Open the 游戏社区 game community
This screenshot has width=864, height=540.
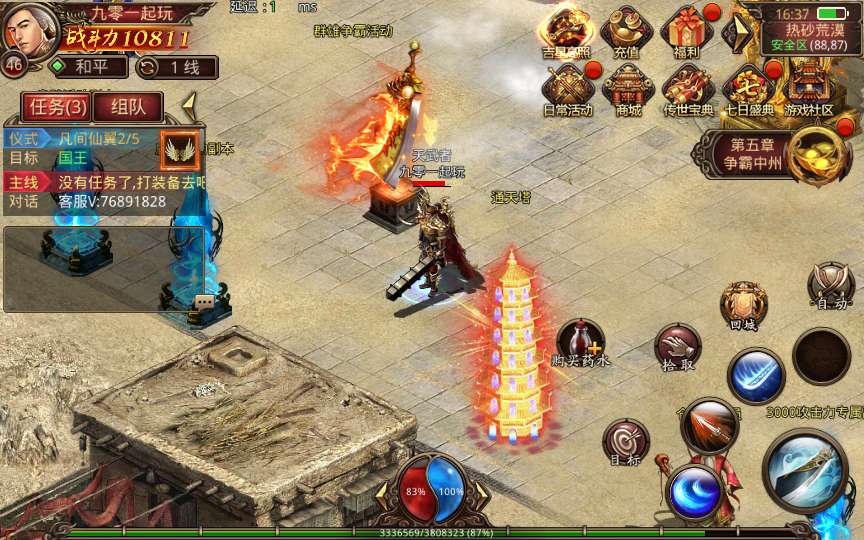pyautogui.click(x=809, y=88)
